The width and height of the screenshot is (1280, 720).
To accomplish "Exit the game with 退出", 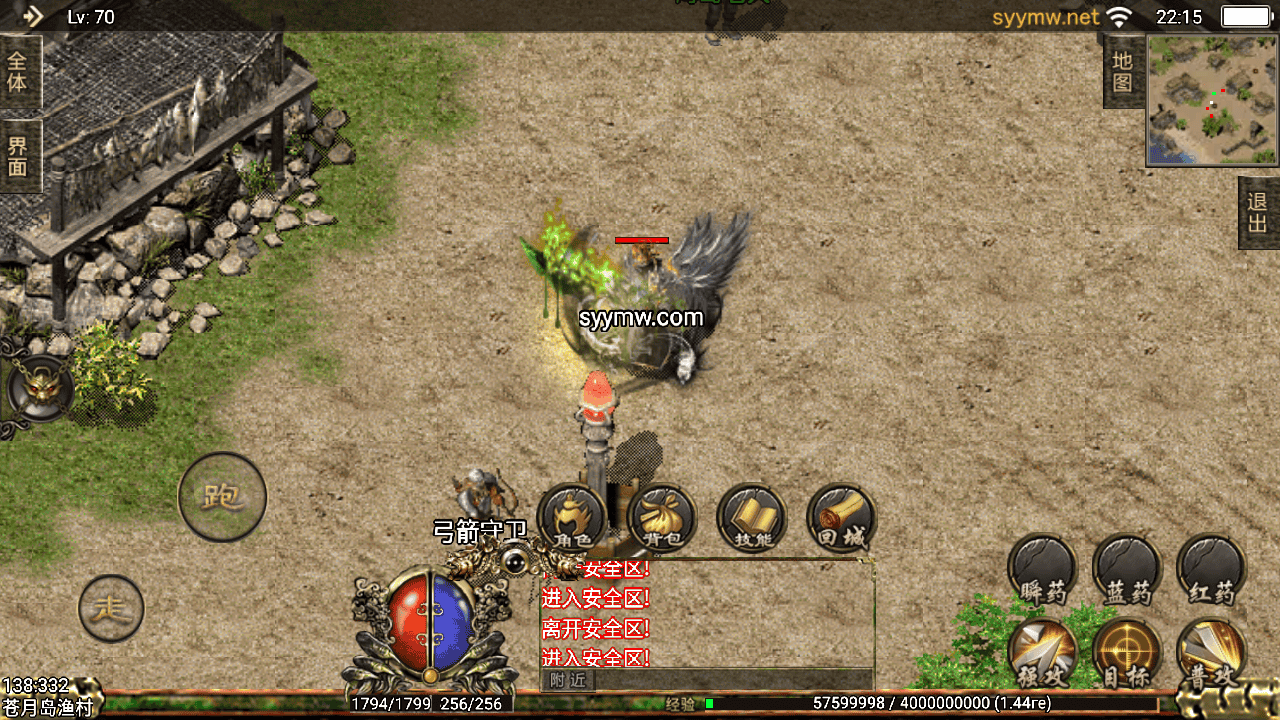I will pos(1258,213).
